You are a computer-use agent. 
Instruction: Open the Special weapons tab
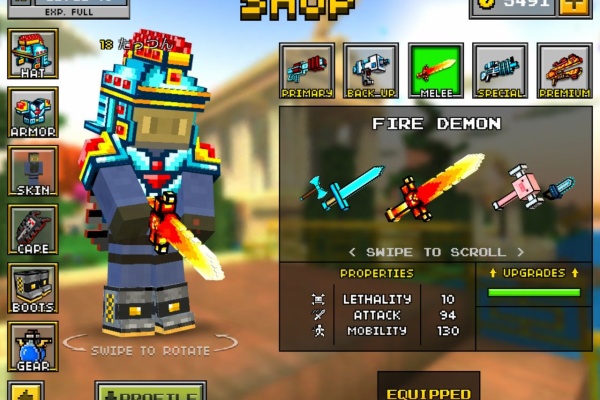pos(500,70)
